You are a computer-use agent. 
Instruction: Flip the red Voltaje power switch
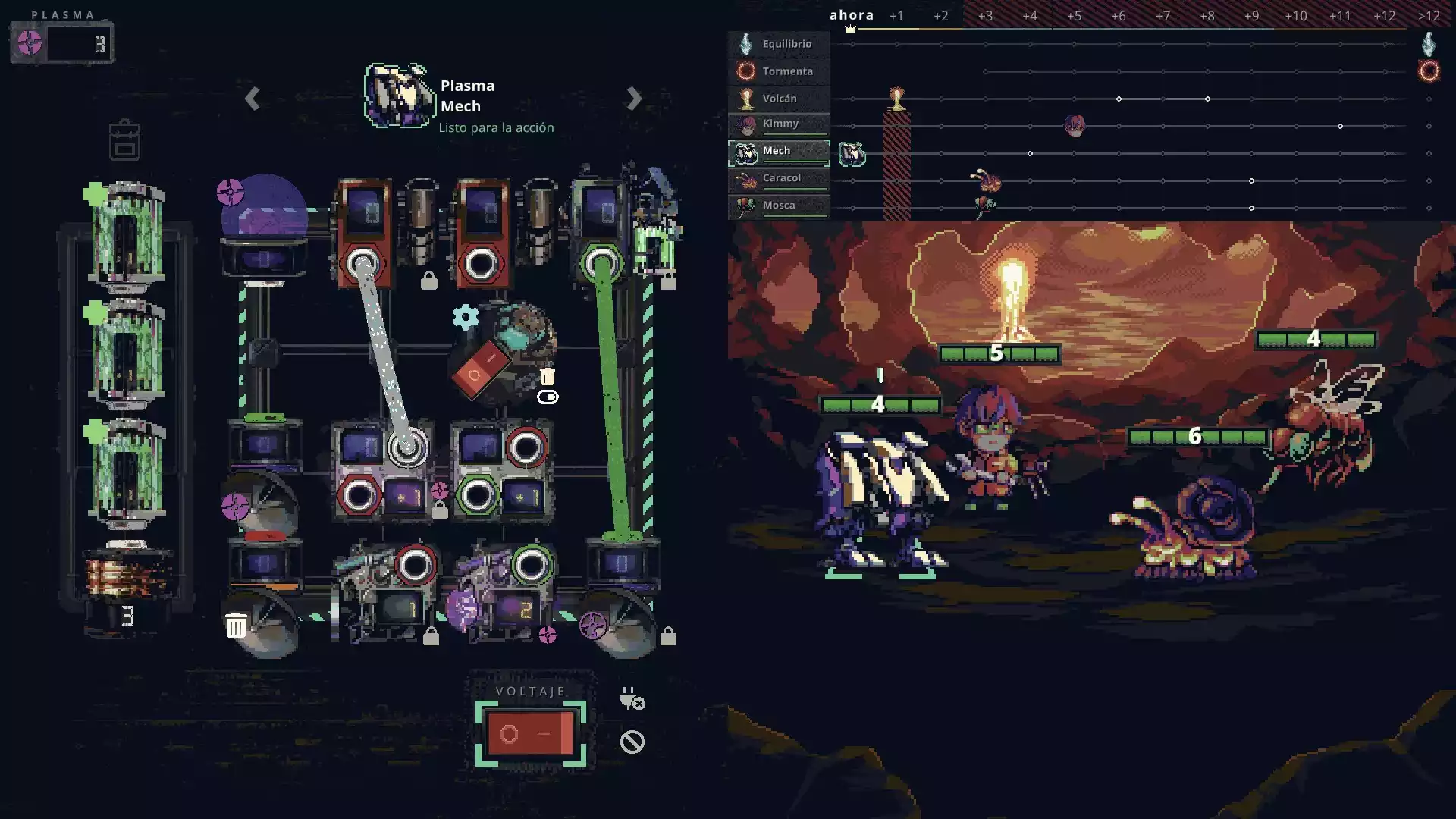(x=530, y=733)
